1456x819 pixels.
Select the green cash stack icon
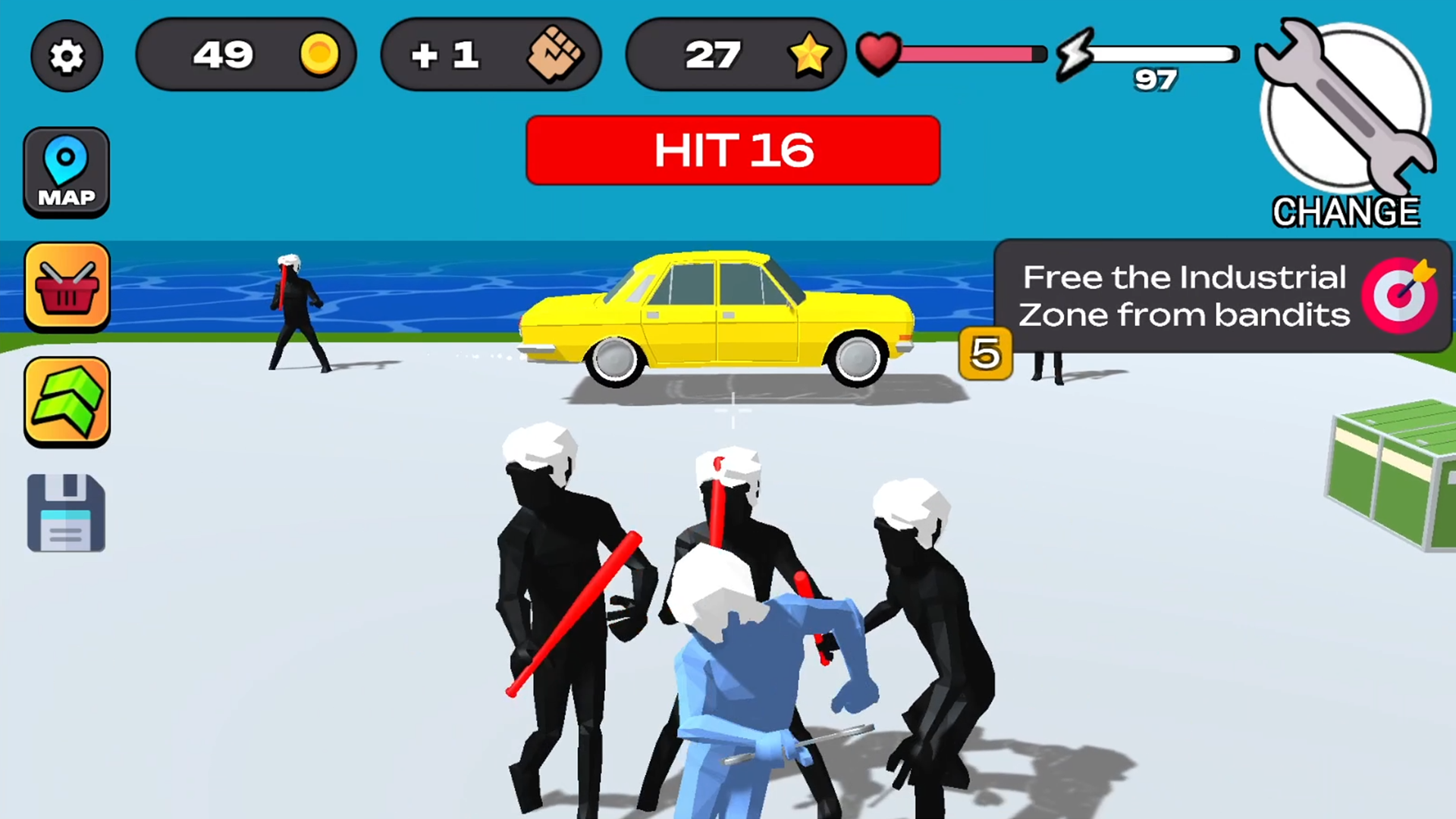(66, 400)
